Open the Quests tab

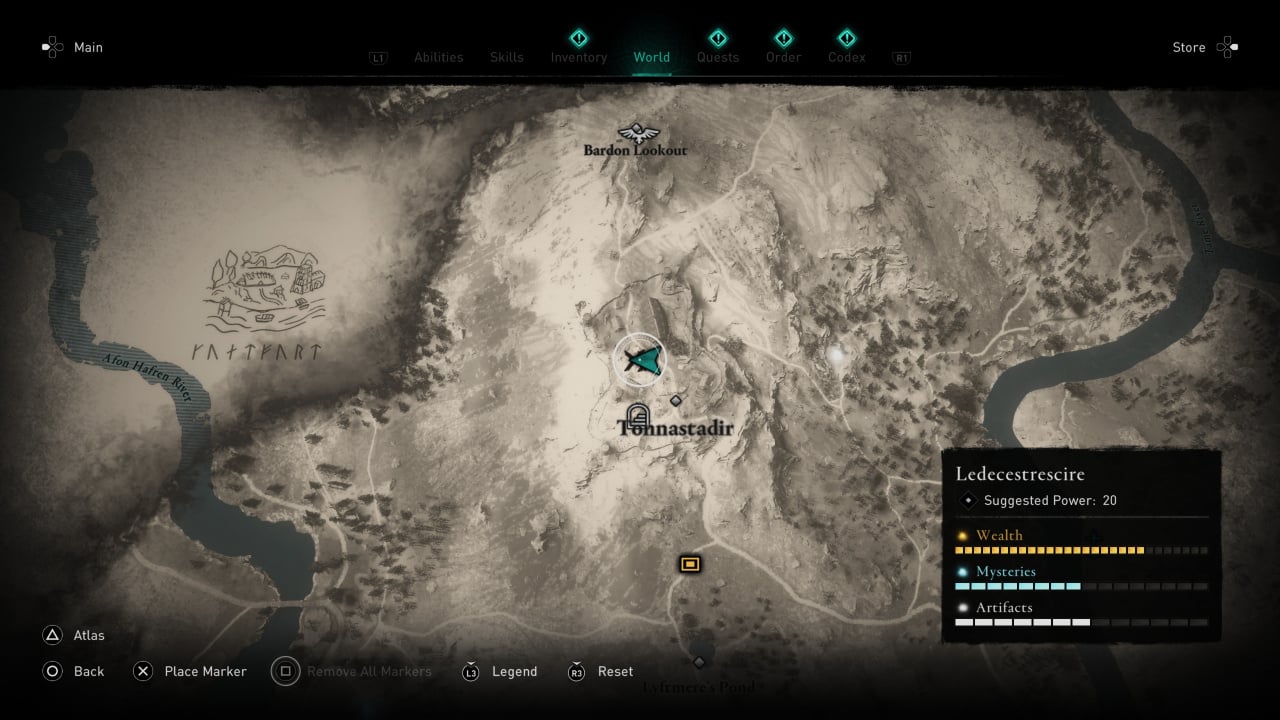click(717, 57)
